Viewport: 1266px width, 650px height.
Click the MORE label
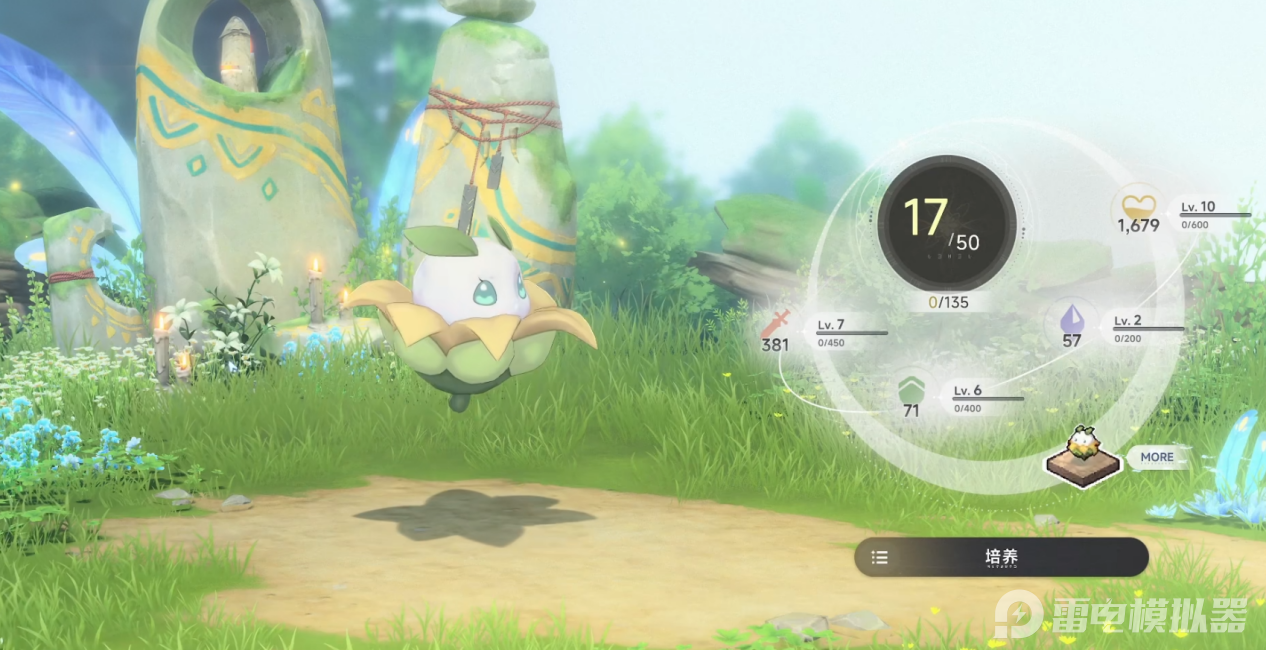[1157, 457]
